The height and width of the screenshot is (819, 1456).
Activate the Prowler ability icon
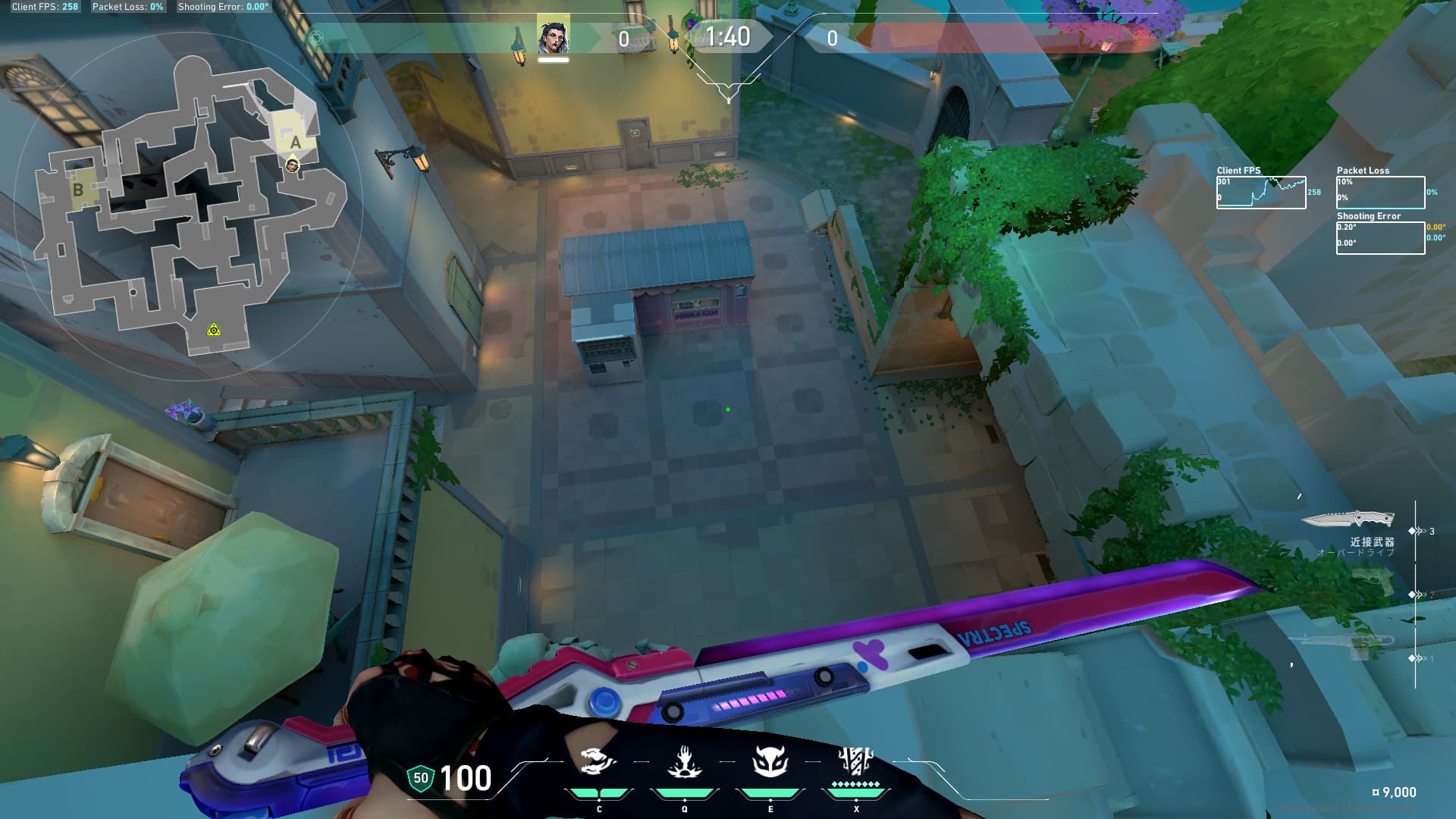click(598, 762)
